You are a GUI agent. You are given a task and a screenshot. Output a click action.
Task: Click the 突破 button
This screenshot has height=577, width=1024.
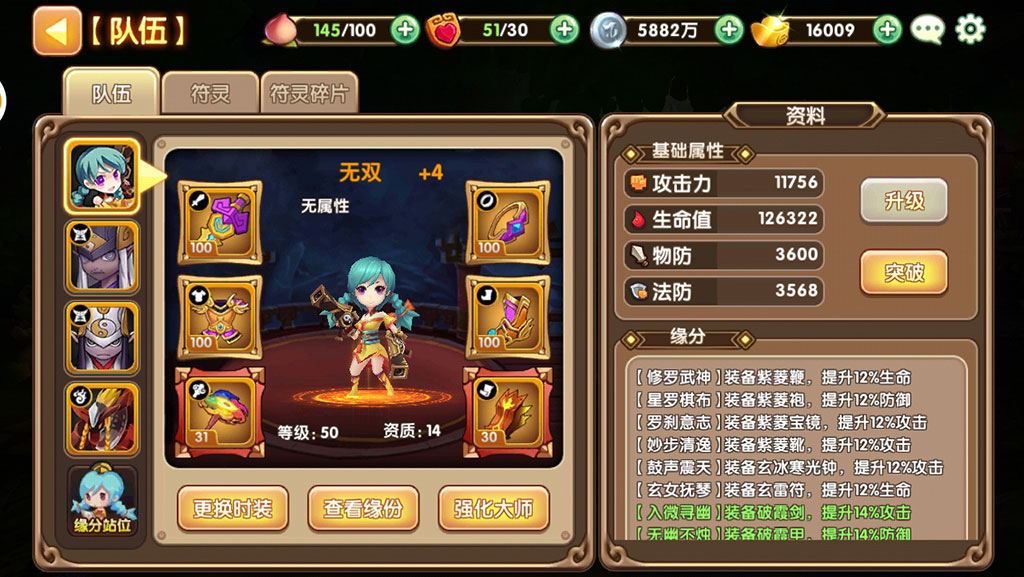[904, 272]
